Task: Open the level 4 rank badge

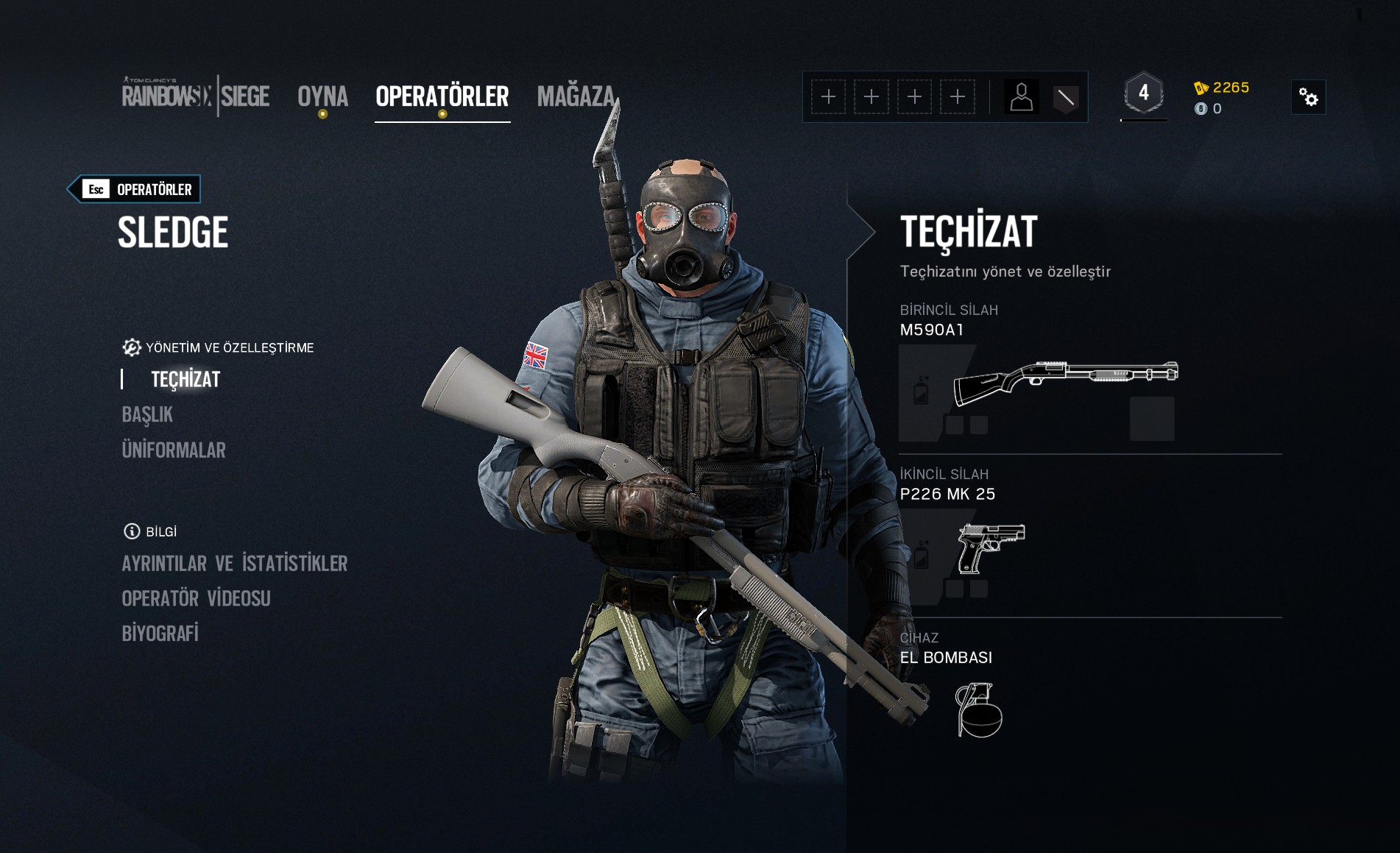Action: [x=1143, y=93]
